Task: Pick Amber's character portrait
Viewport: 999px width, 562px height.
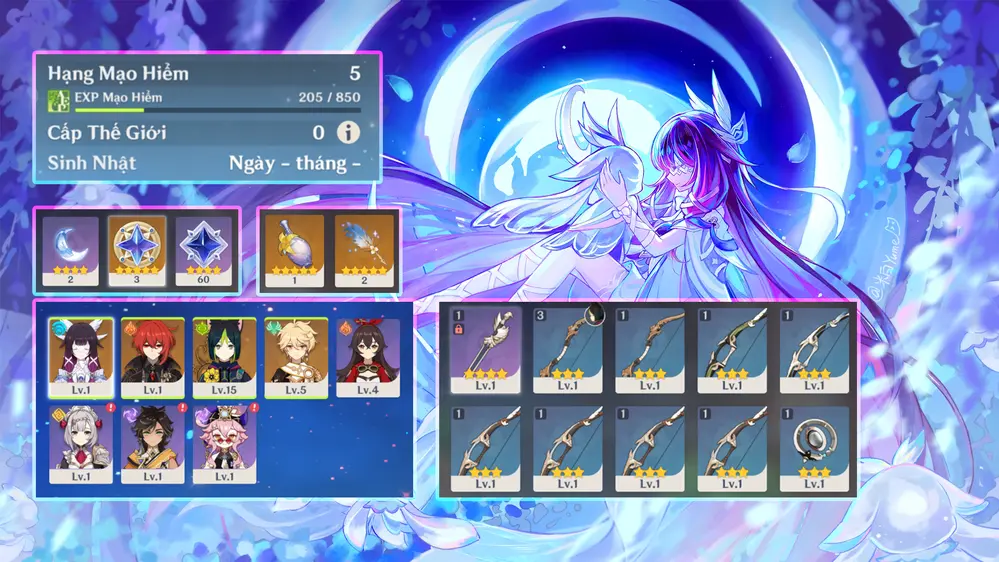Action: click(x=367, y=357)
